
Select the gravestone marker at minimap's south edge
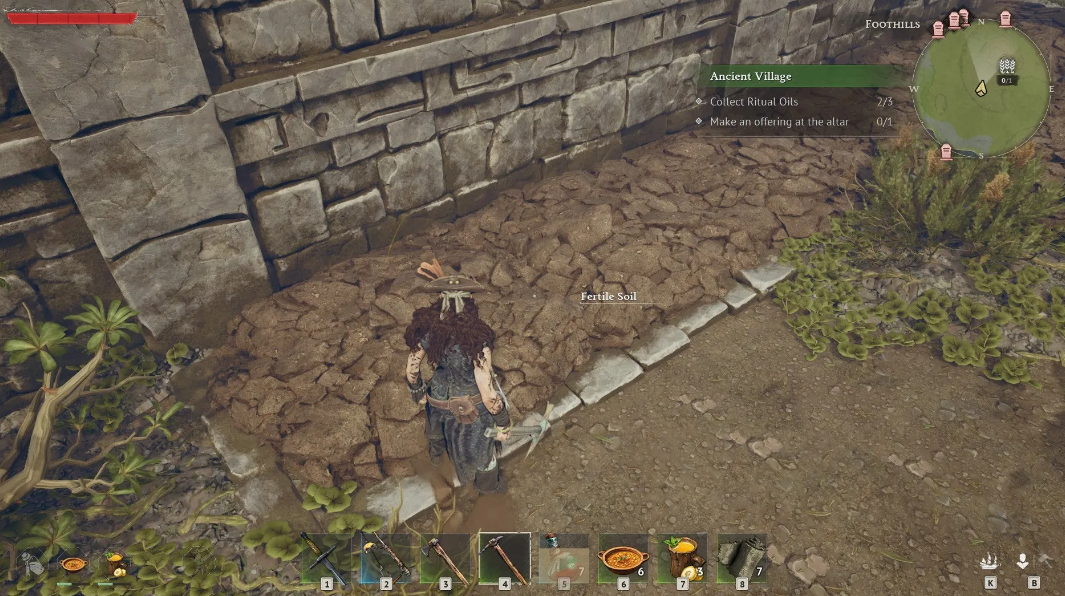pos(946,151)
